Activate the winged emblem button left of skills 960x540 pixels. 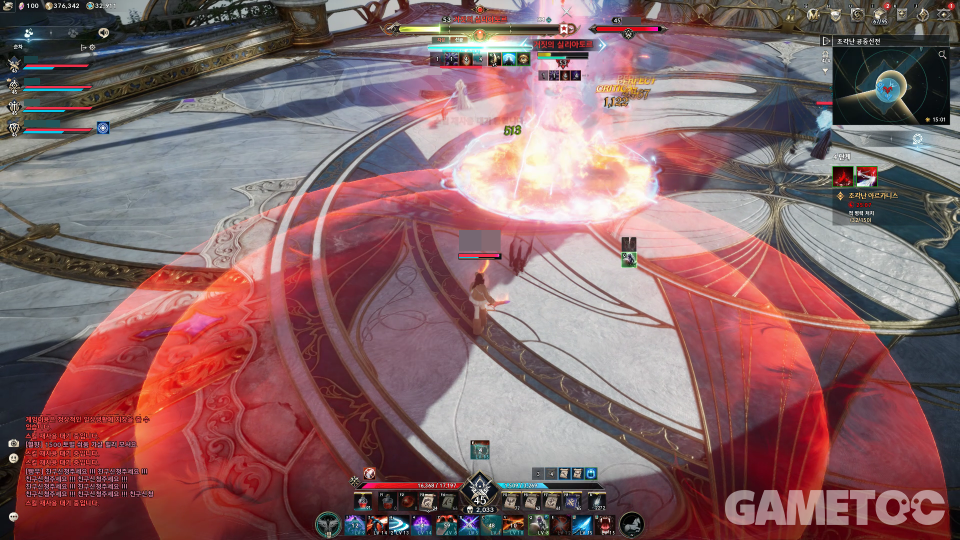click(x=326, y=523)
